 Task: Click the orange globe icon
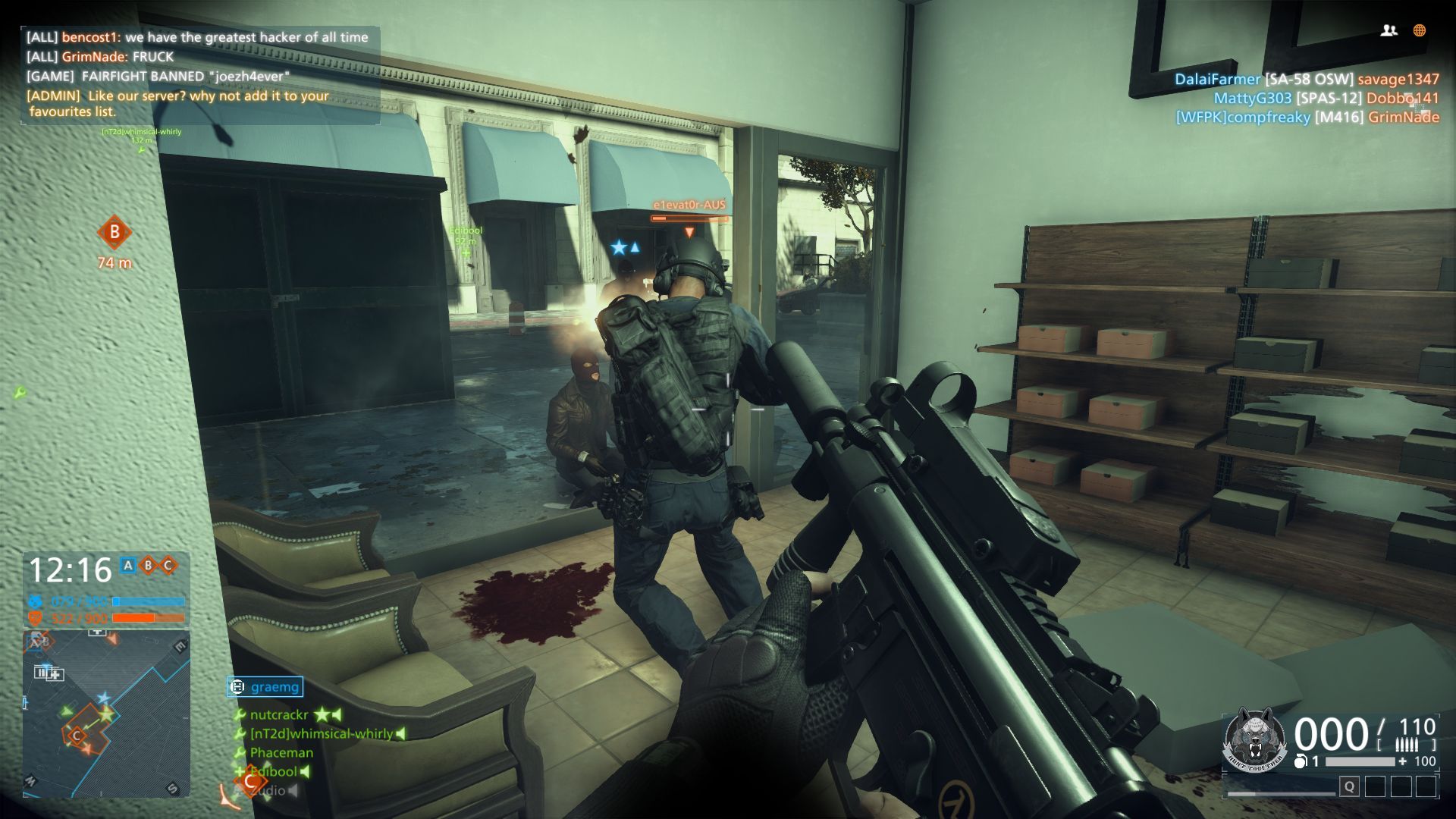(1420, 30)
